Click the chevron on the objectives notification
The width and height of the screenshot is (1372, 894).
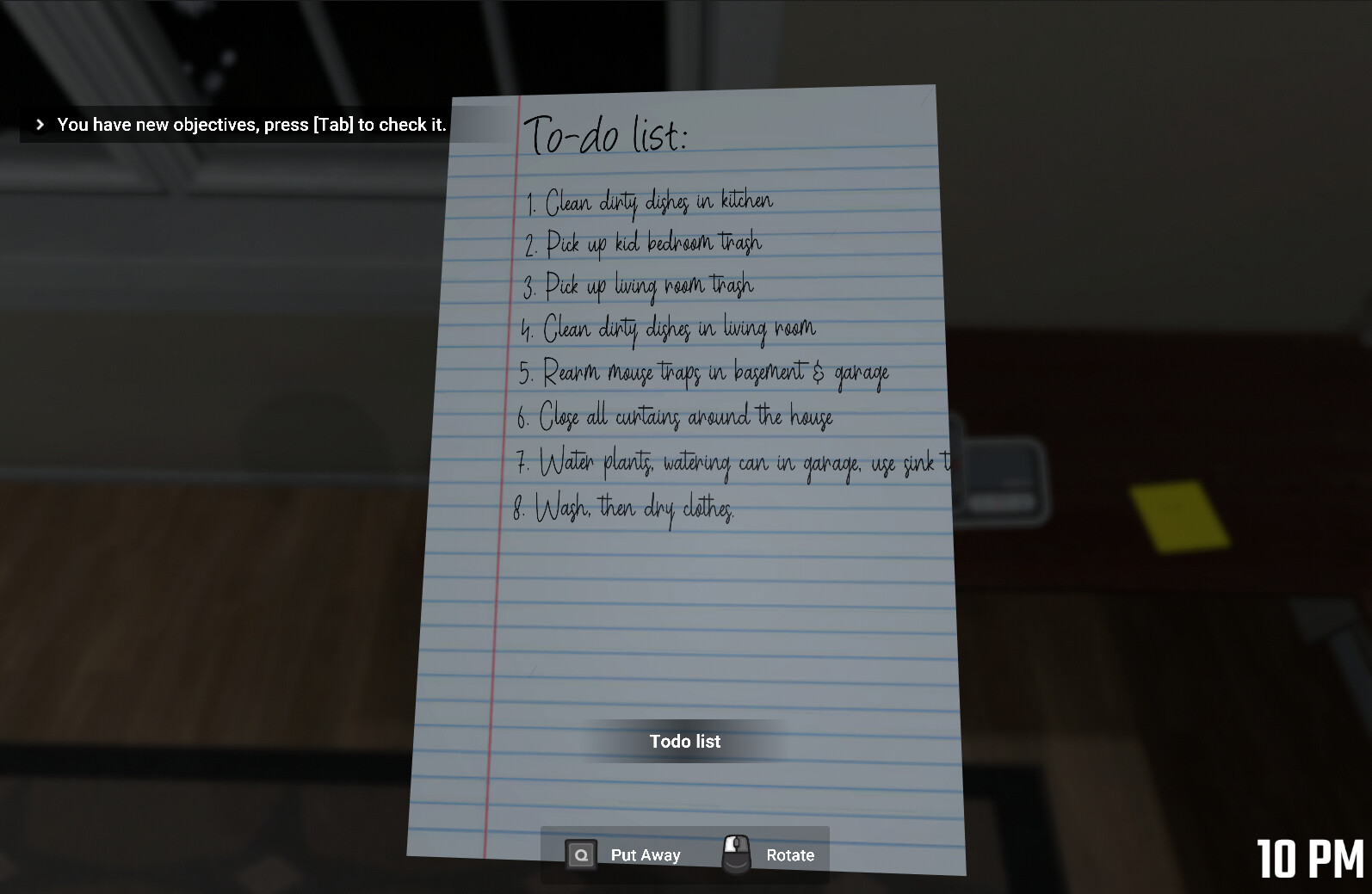coord(40,124)
